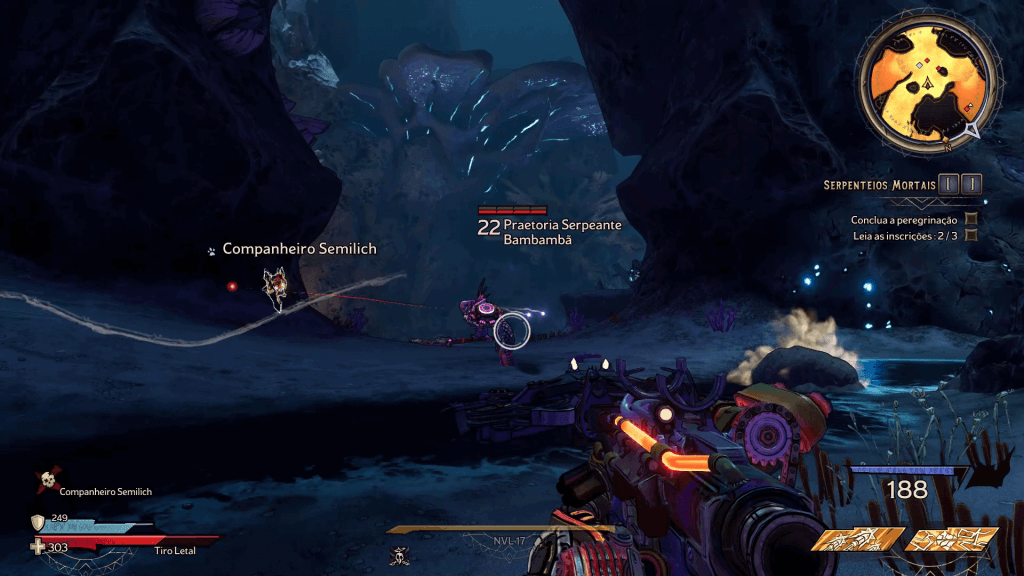The height and width of the screenshot is (576, 1024).
Task: Activate the cracked-ground spell ability icon
Action: (951, 540)
